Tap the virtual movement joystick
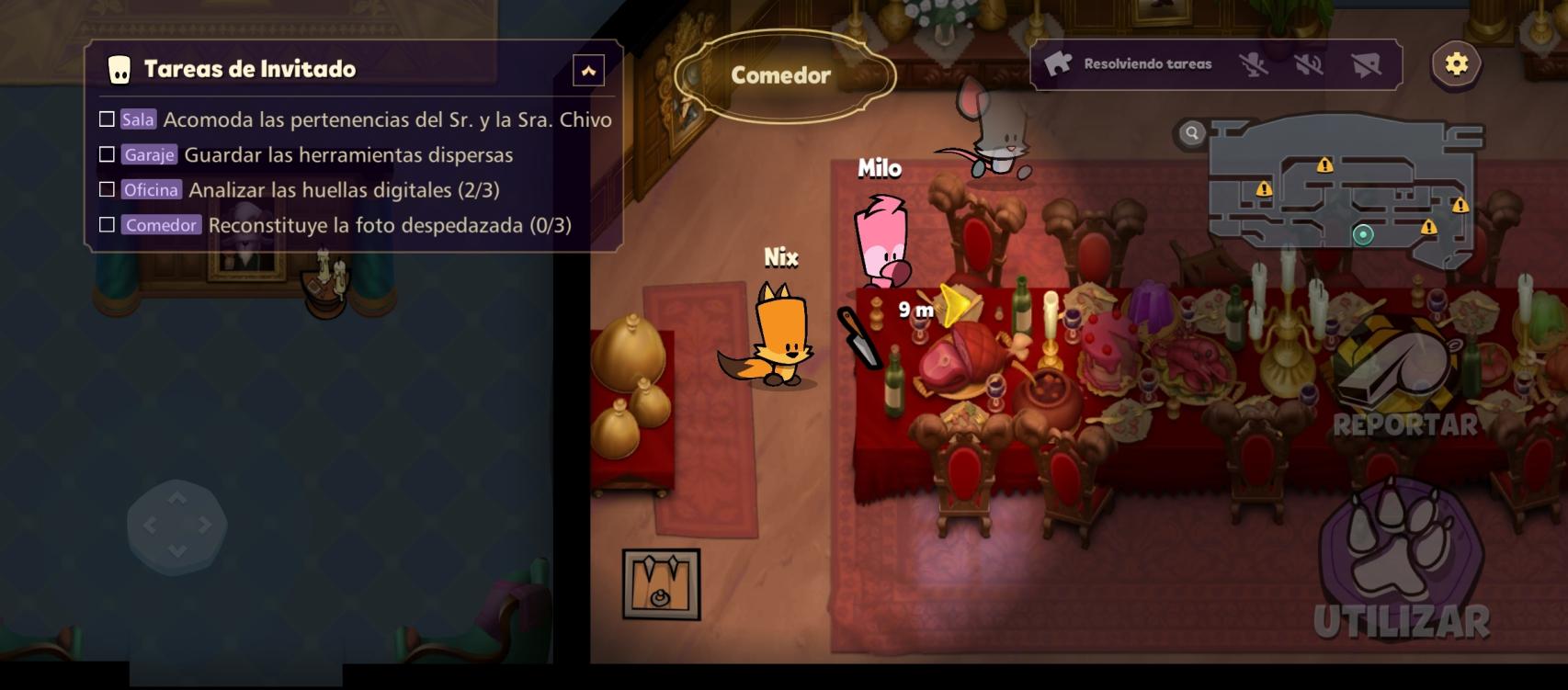1568x690 pixels. tap(176, 526)
